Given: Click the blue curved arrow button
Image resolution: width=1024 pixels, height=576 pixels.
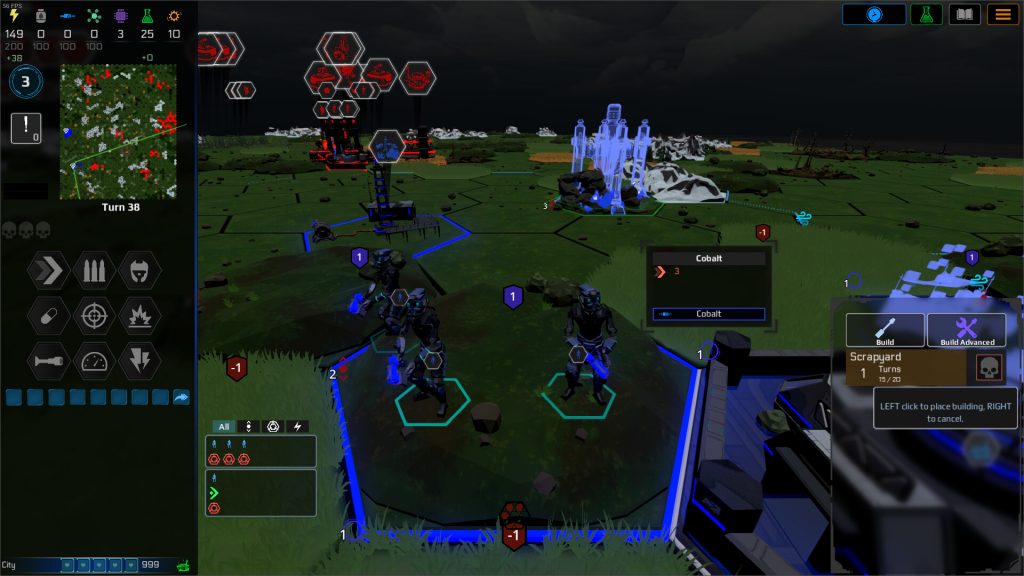Looking at the screenshot, I should 181,397.
